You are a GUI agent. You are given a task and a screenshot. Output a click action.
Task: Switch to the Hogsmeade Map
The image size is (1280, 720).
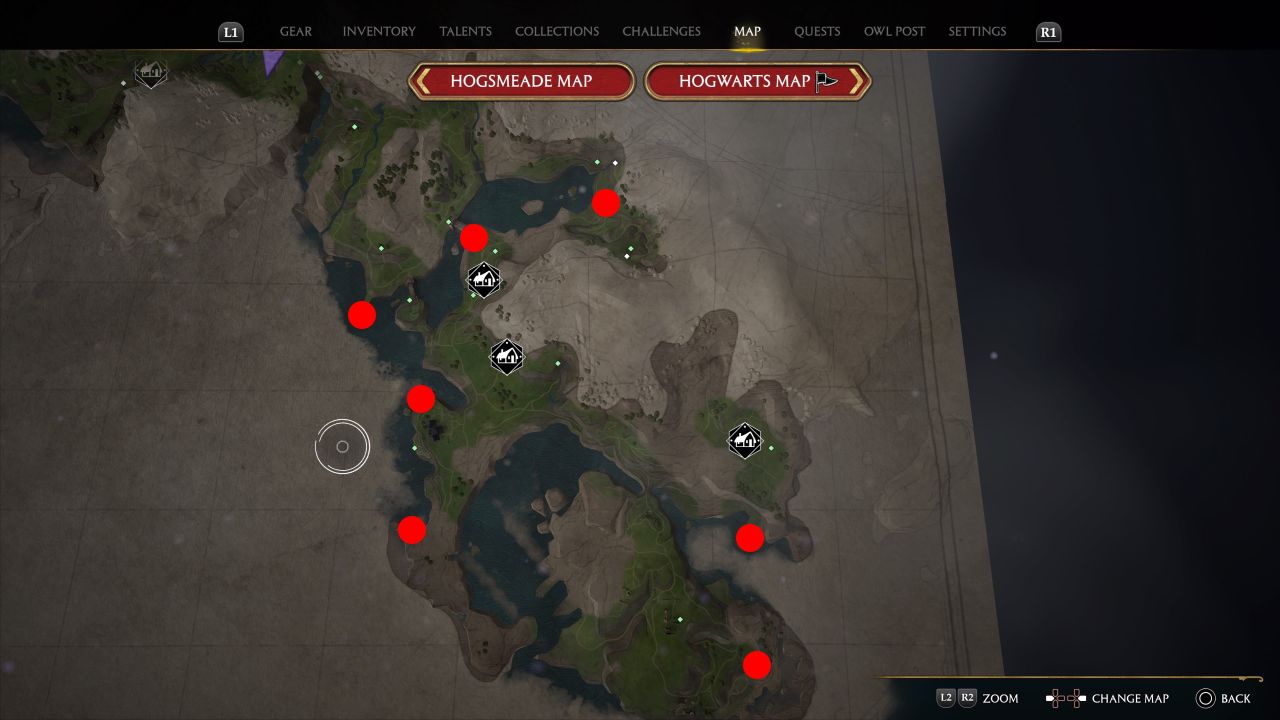pyautogui.click(x=521, y=81)
